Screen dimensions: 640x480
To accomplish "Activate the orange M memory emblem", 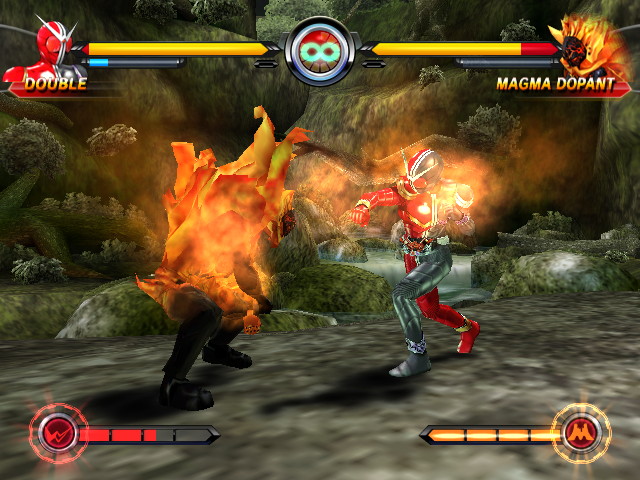I will click(578, 433).
